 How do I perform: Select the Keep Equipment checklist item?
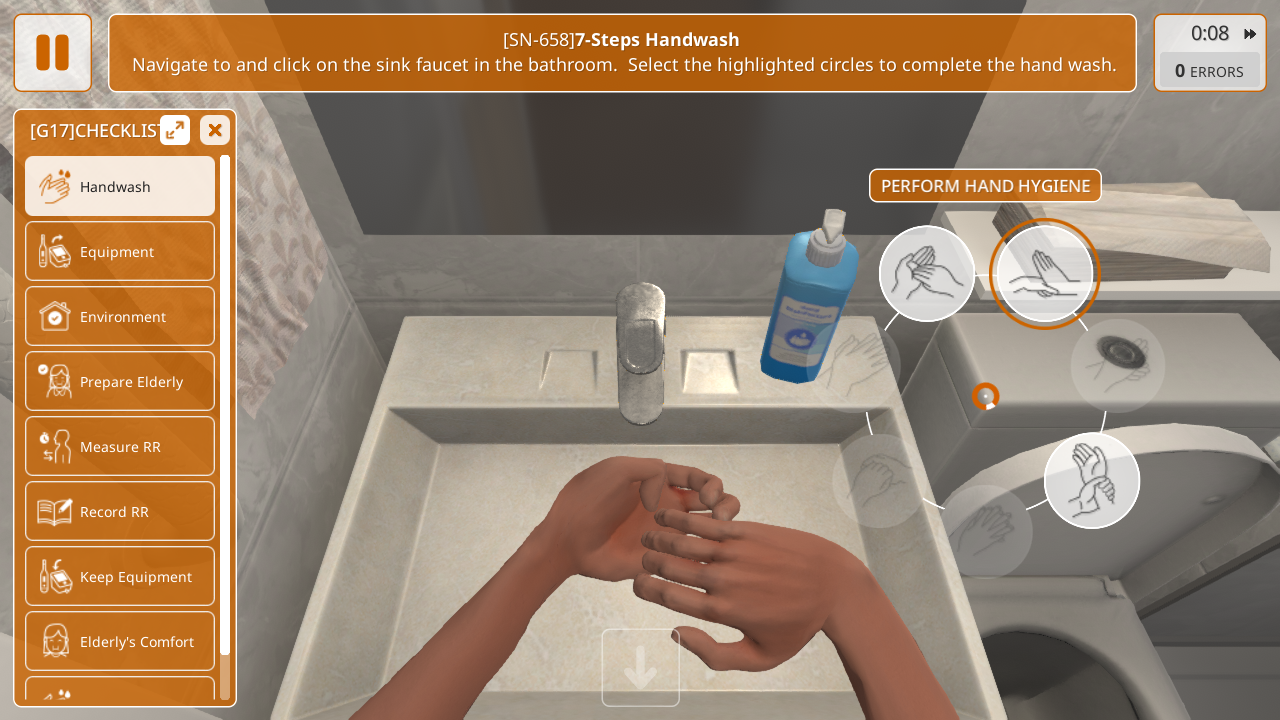[x=120, y=576]
